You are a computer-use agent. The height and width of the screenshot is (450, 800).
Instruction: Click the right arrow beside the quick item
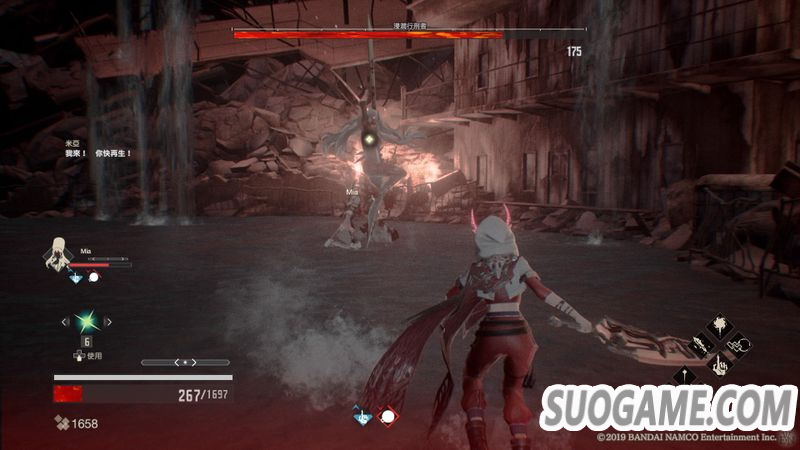pyautogui.click(x=108, y=322)
